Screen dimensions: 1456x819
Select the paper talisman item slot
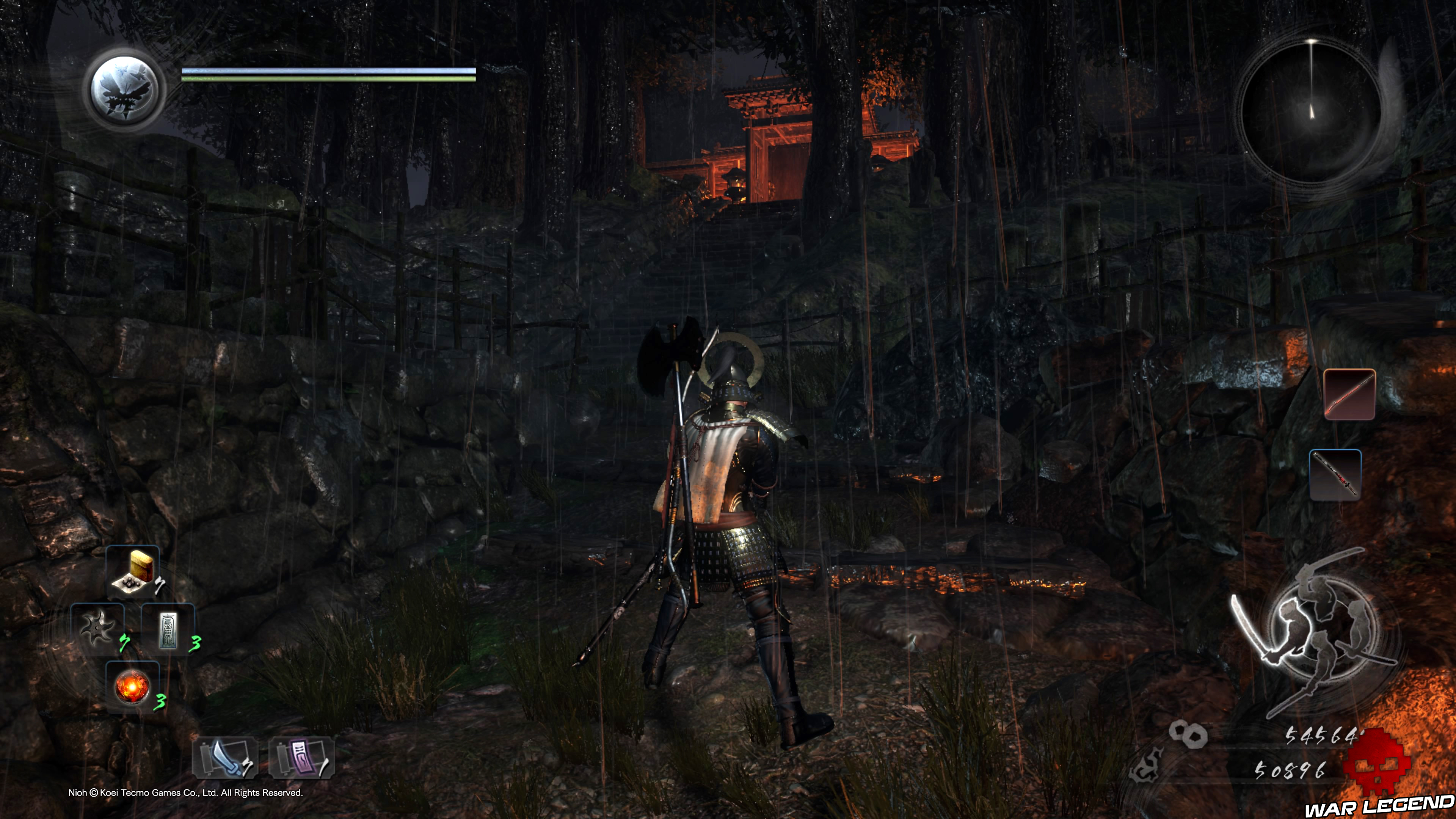pos(168,630)
